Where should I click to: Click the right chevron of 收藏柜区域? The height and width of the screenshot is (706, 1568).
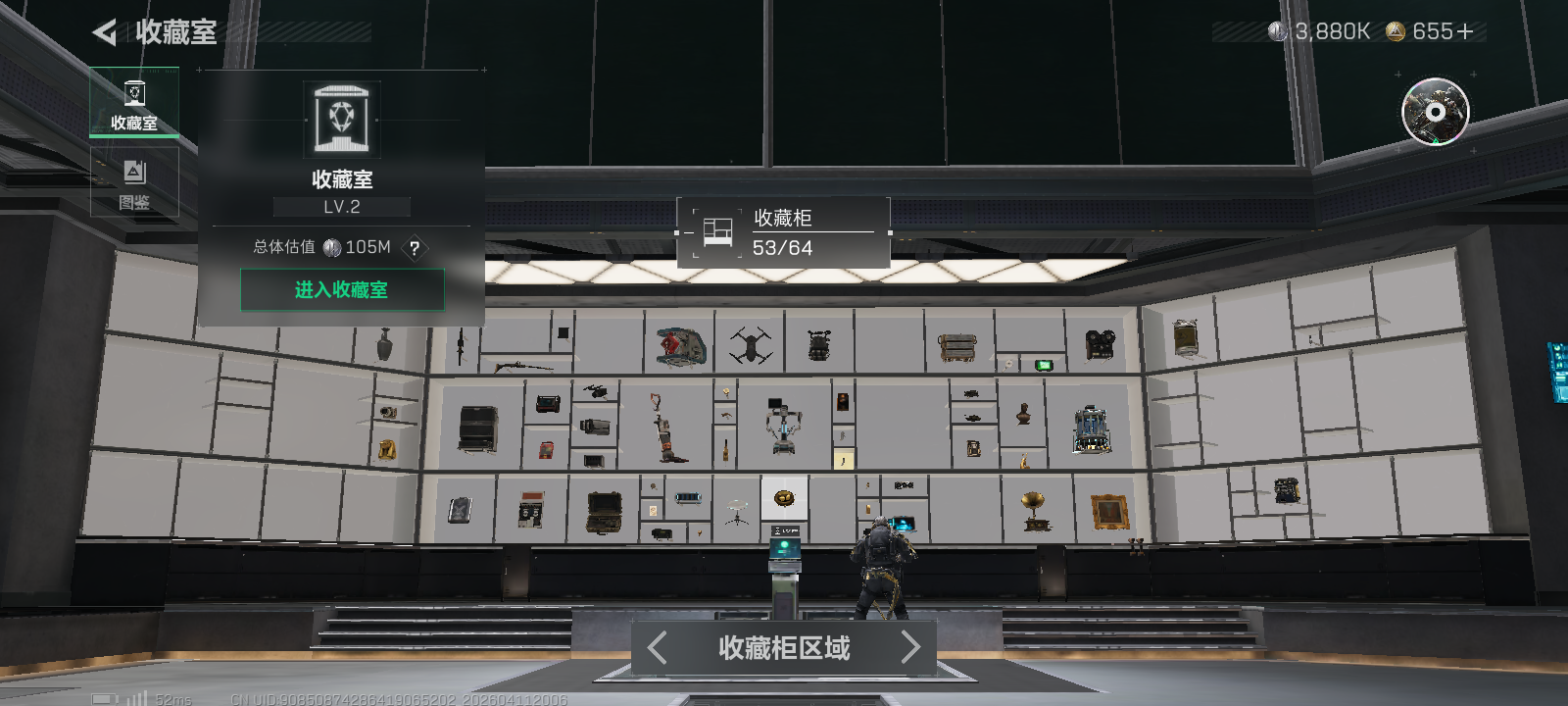tap(911, 647)
